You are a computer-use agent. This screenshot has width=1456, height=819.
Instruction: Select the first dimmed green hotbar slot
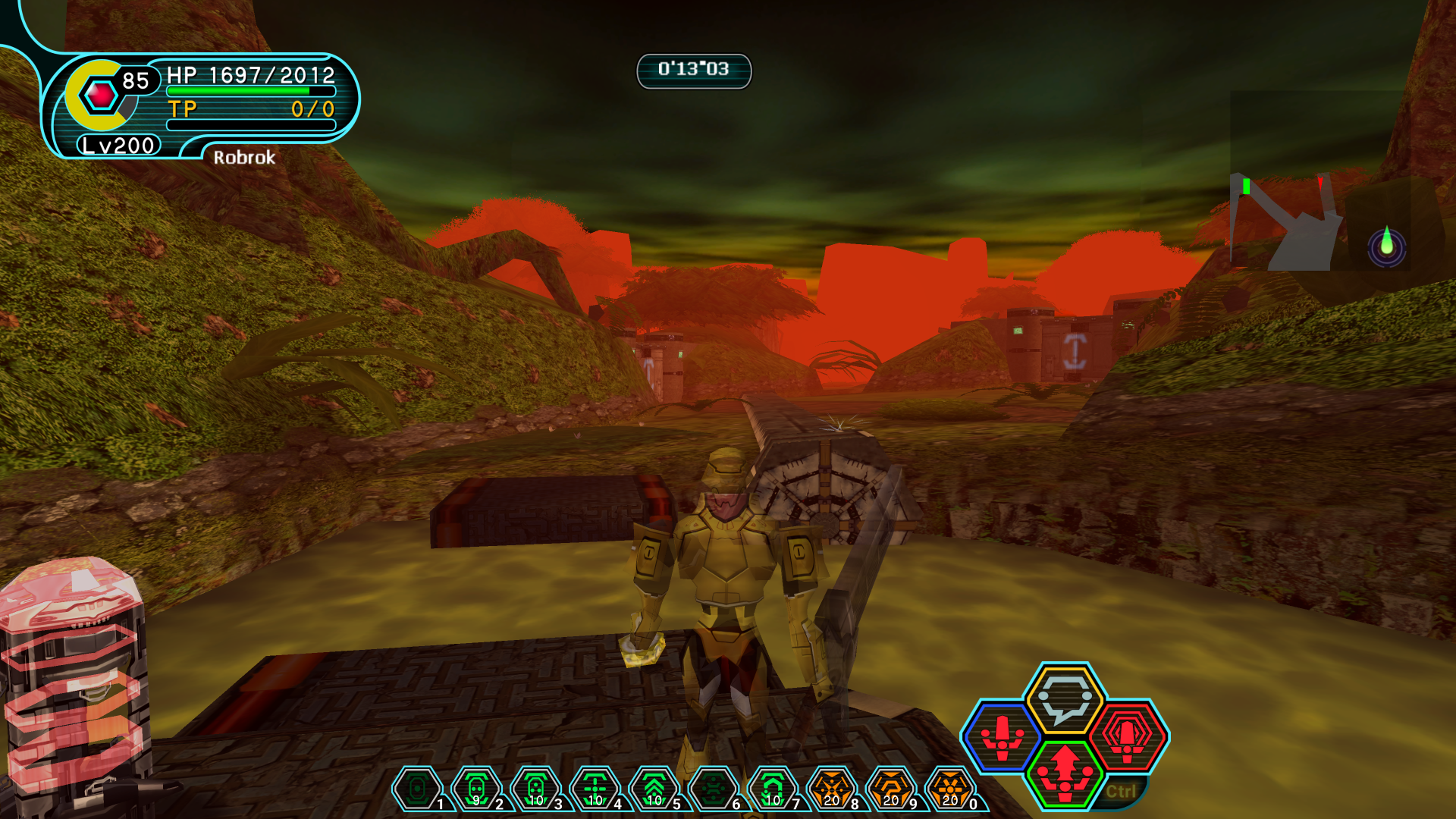[416, 789]
